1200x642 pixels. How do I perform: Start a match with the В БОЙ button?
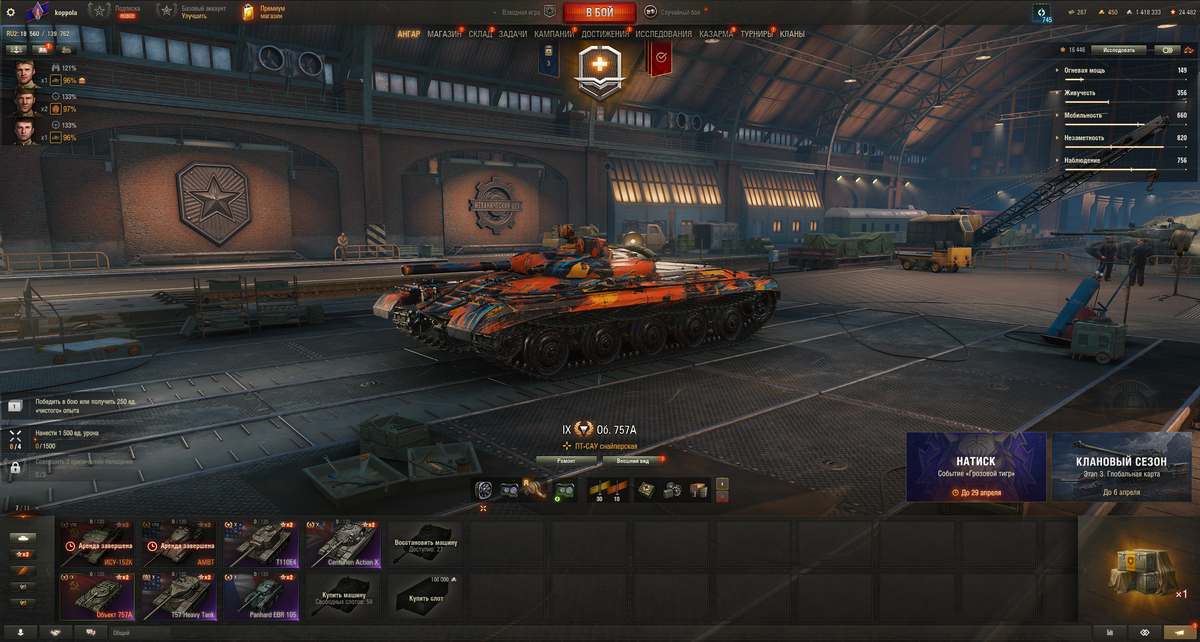599,12
